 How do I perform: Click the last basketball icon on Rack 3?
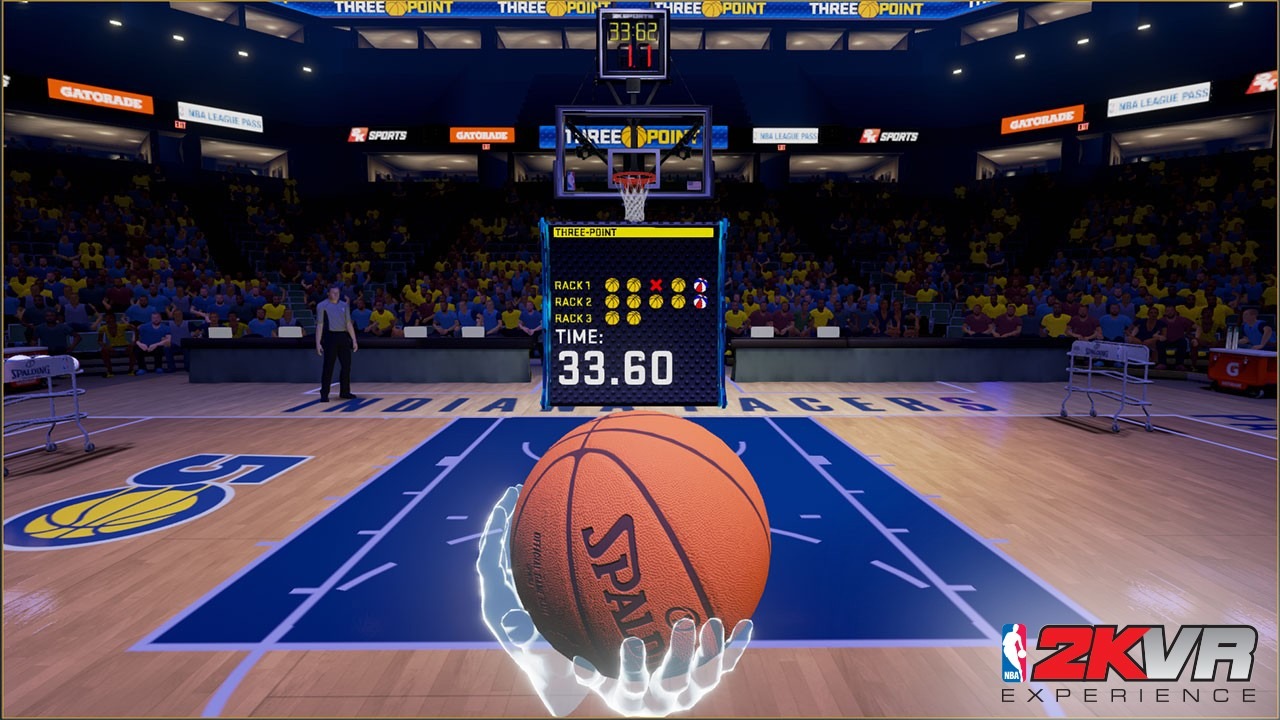(634, 318)
